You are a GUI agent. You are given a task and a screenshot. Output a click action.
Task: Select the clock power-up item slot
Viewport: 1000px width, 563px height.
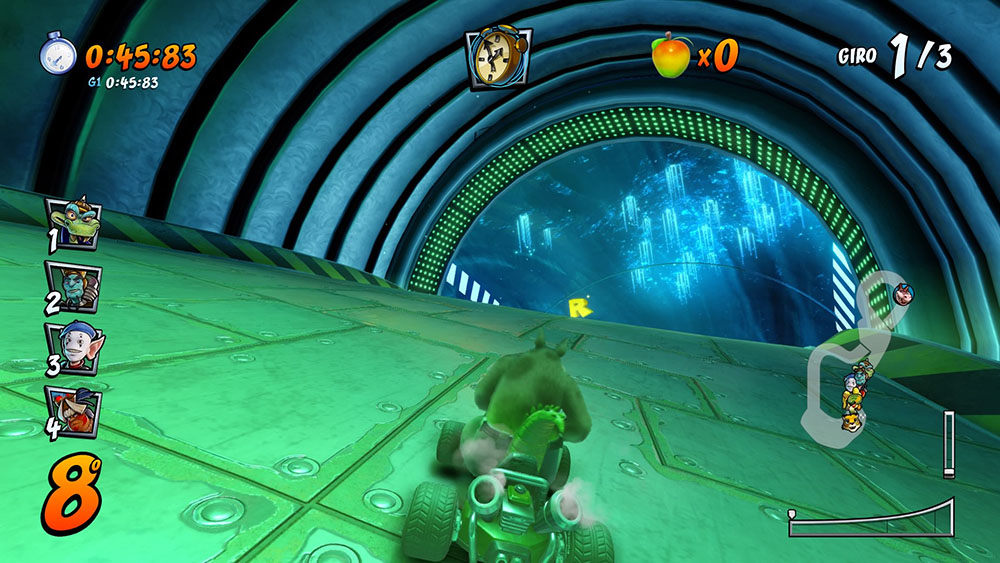(x=498, y=56)
